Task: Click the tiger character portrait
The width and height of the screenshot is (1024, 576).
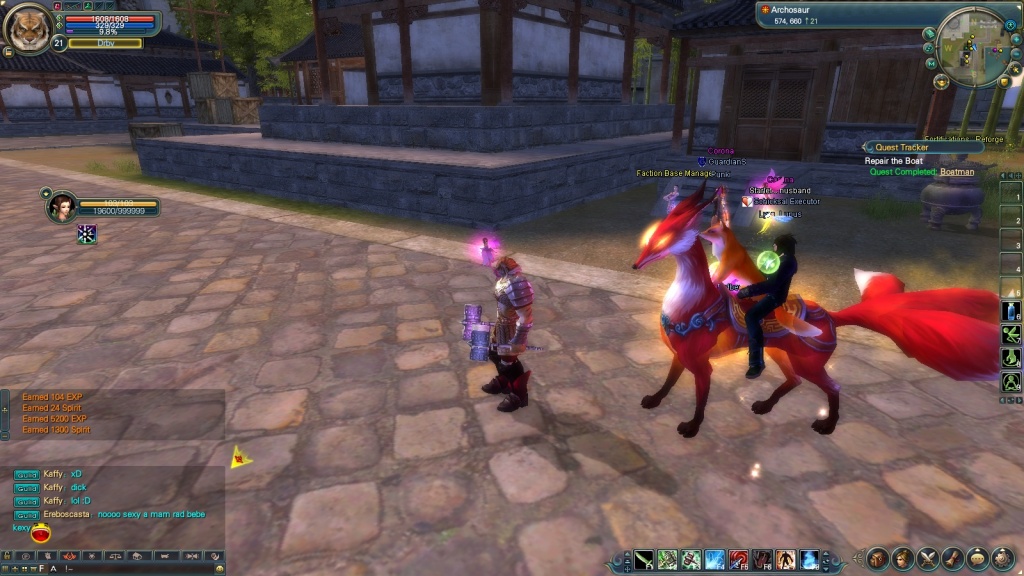Action: (27, 27)
